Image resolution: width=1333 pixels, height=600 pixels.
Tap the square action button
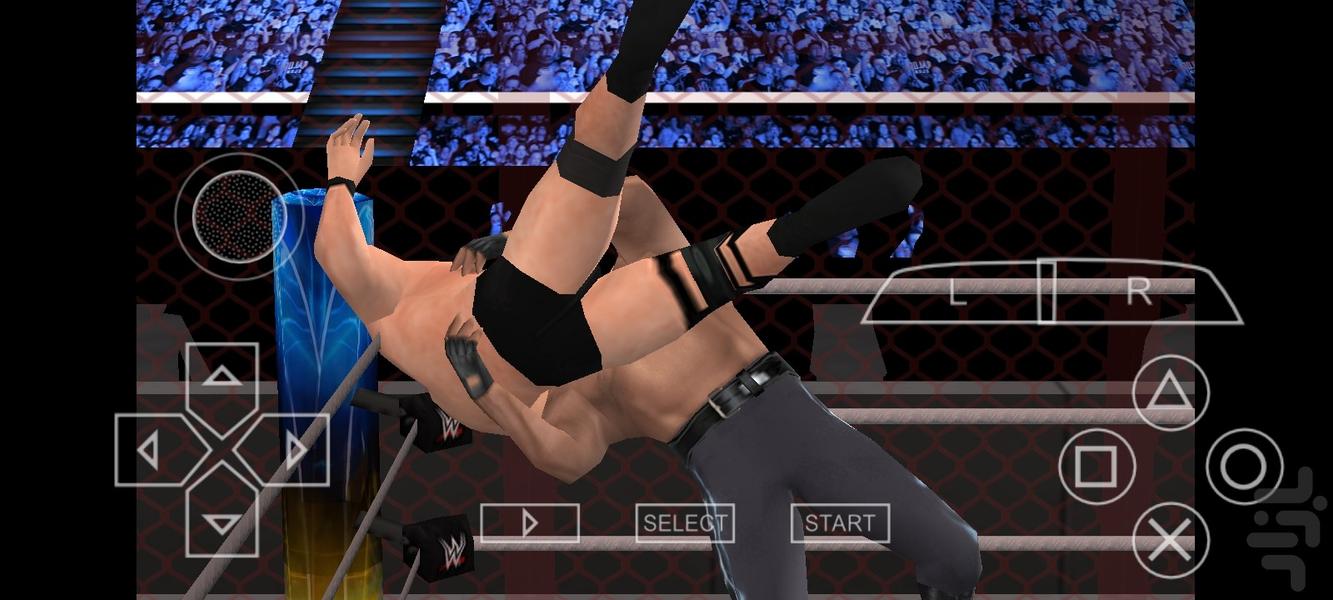point(1096,466)
